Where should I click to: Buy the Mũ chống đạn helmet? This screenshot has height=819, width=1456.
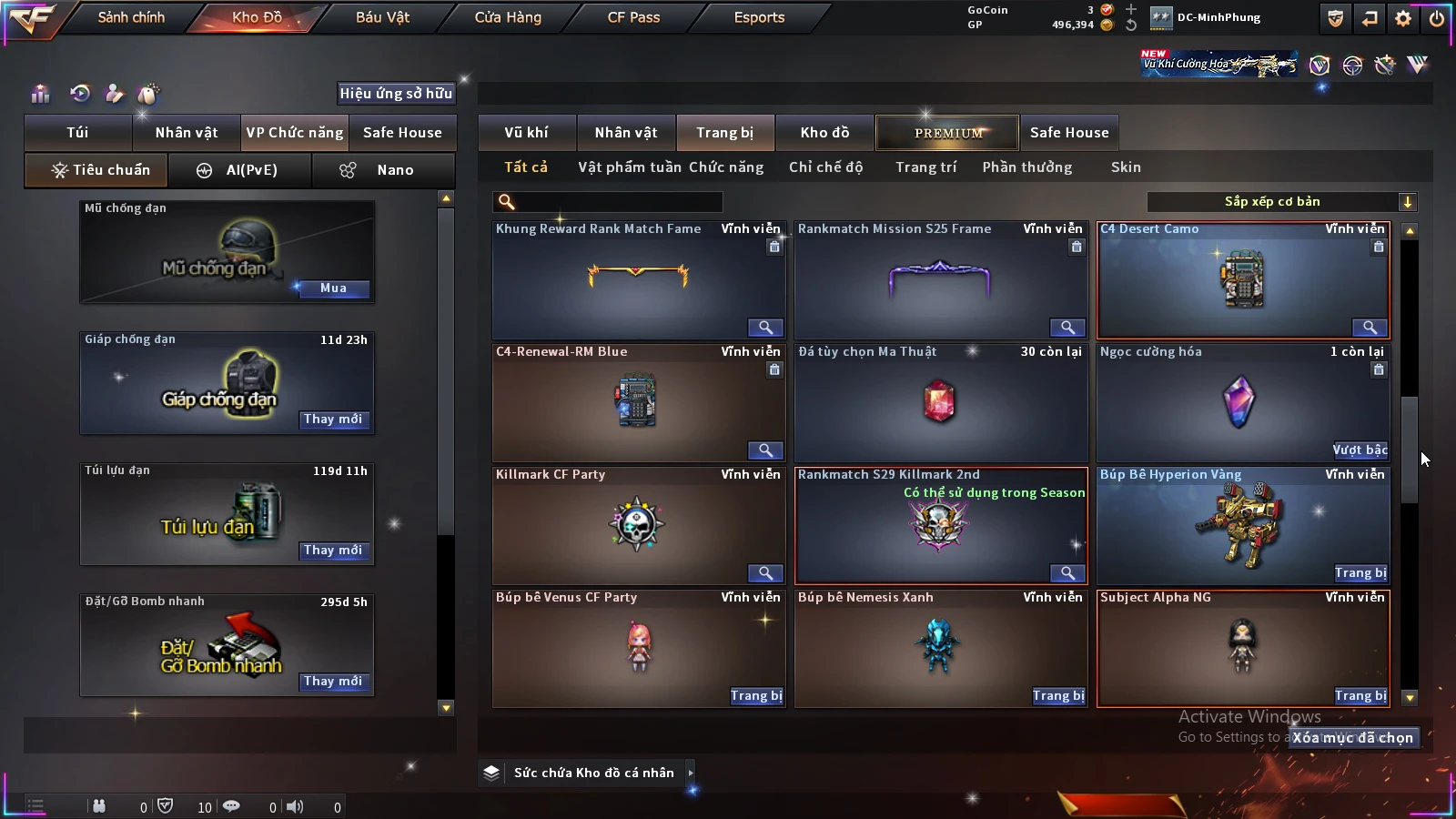(x=333, y=288)
